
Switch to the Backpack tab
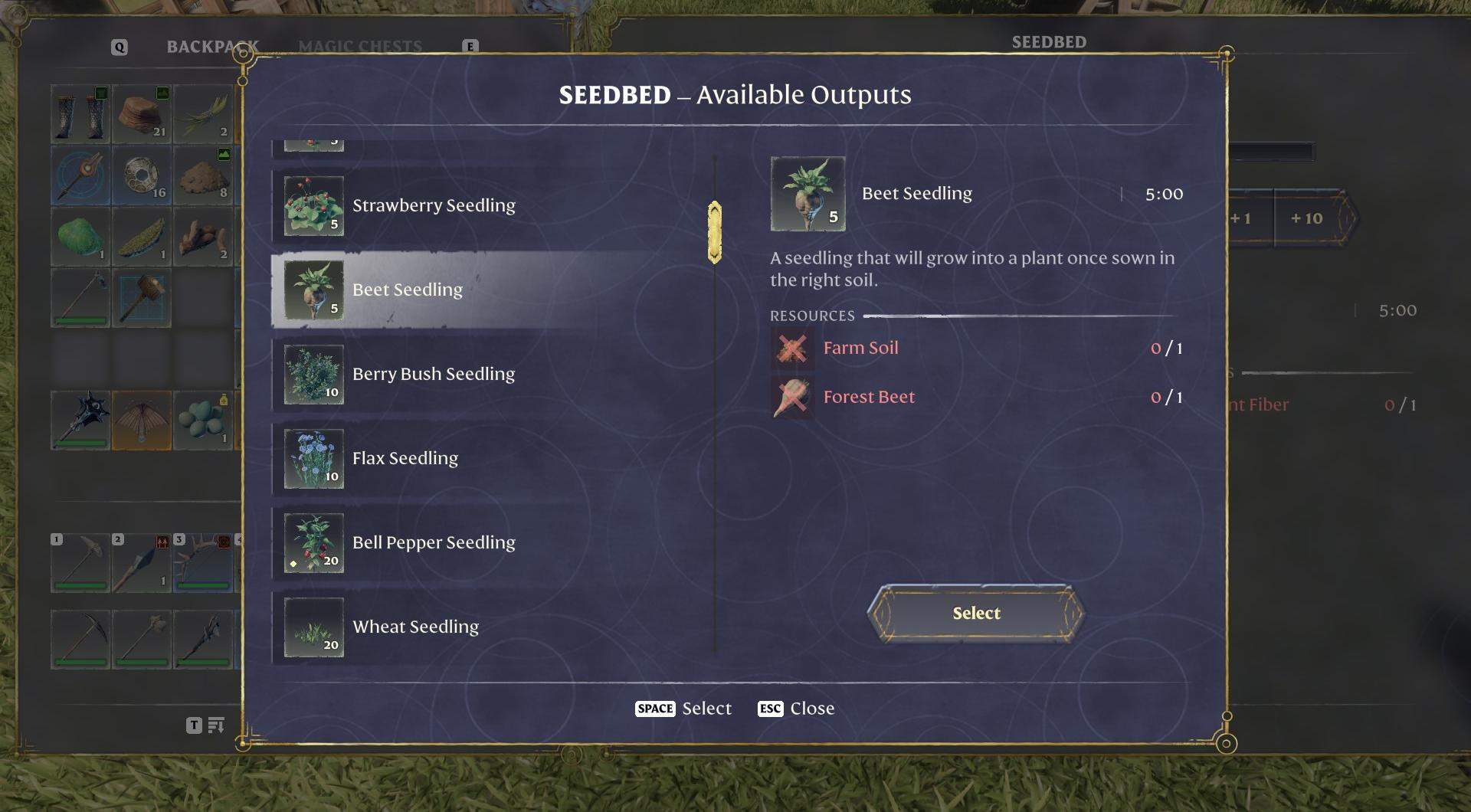click(x=212, y=47)
